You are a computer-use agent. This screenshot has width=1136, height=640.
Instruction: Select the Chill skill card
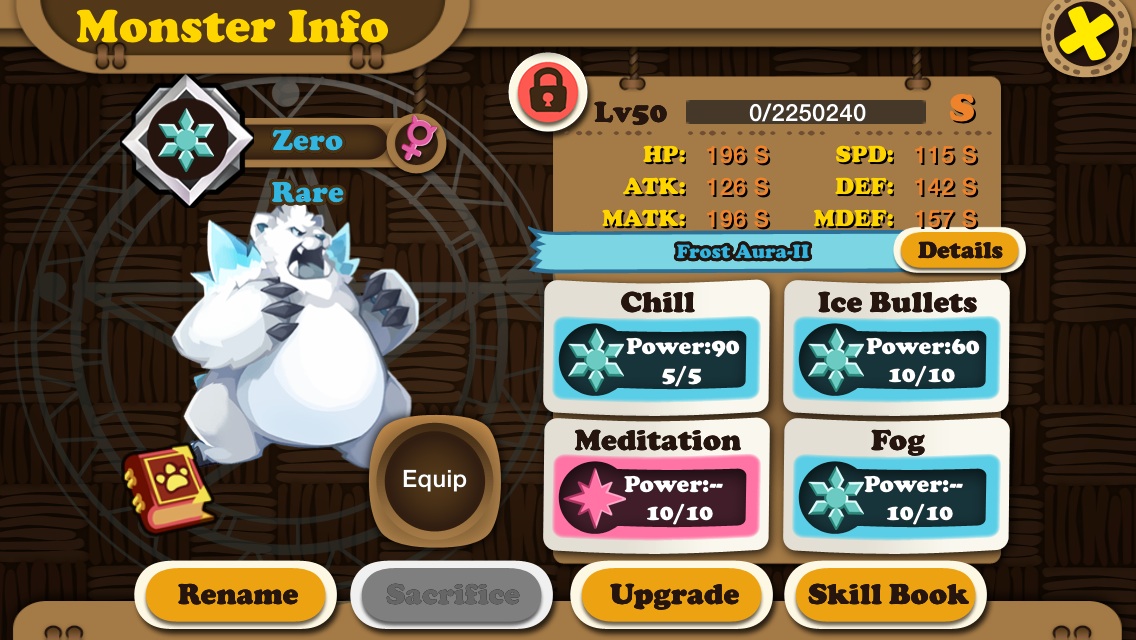657,346
